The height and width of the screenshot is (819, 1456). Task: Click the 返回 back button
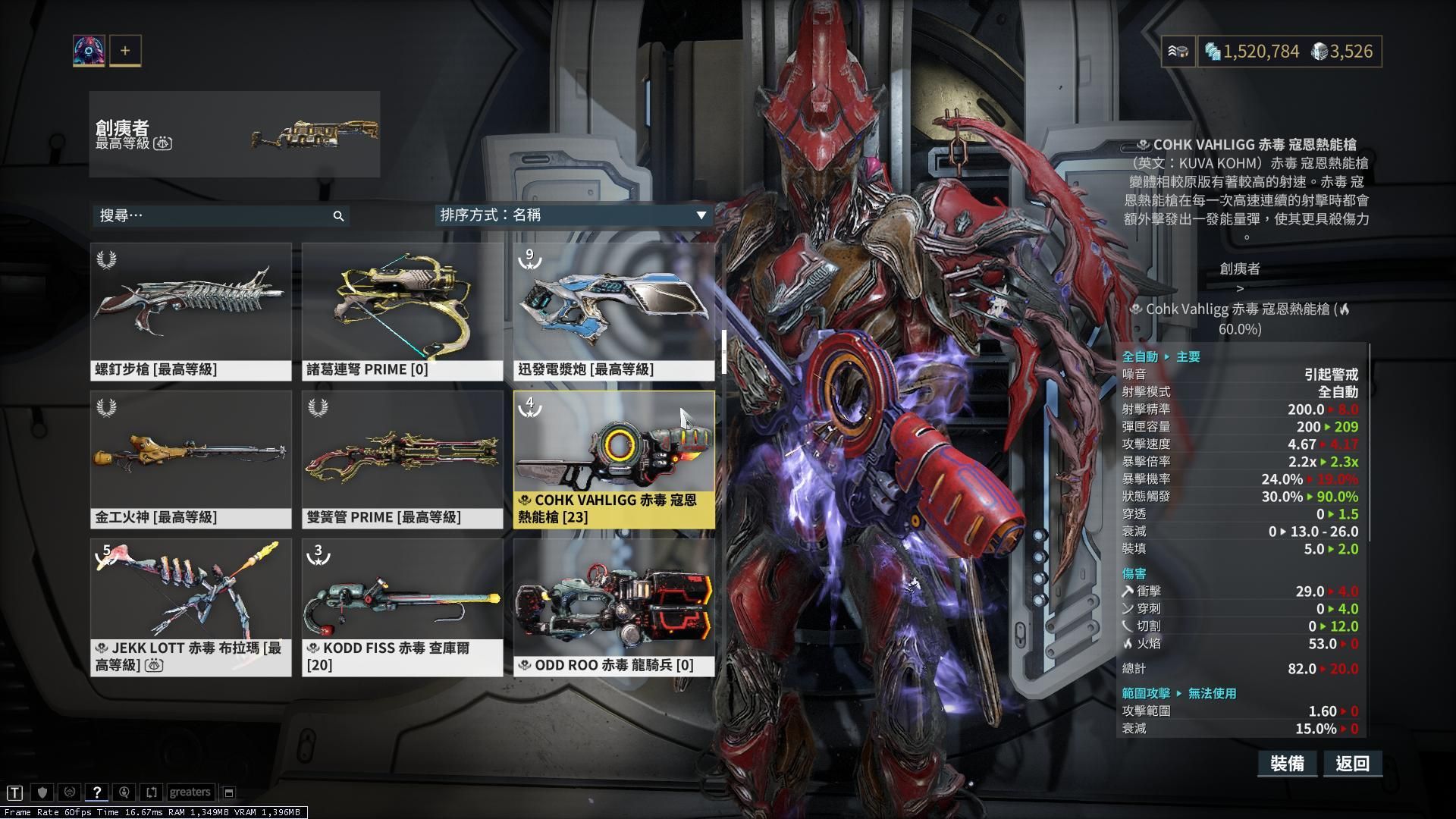click(x=1352, y=764)
